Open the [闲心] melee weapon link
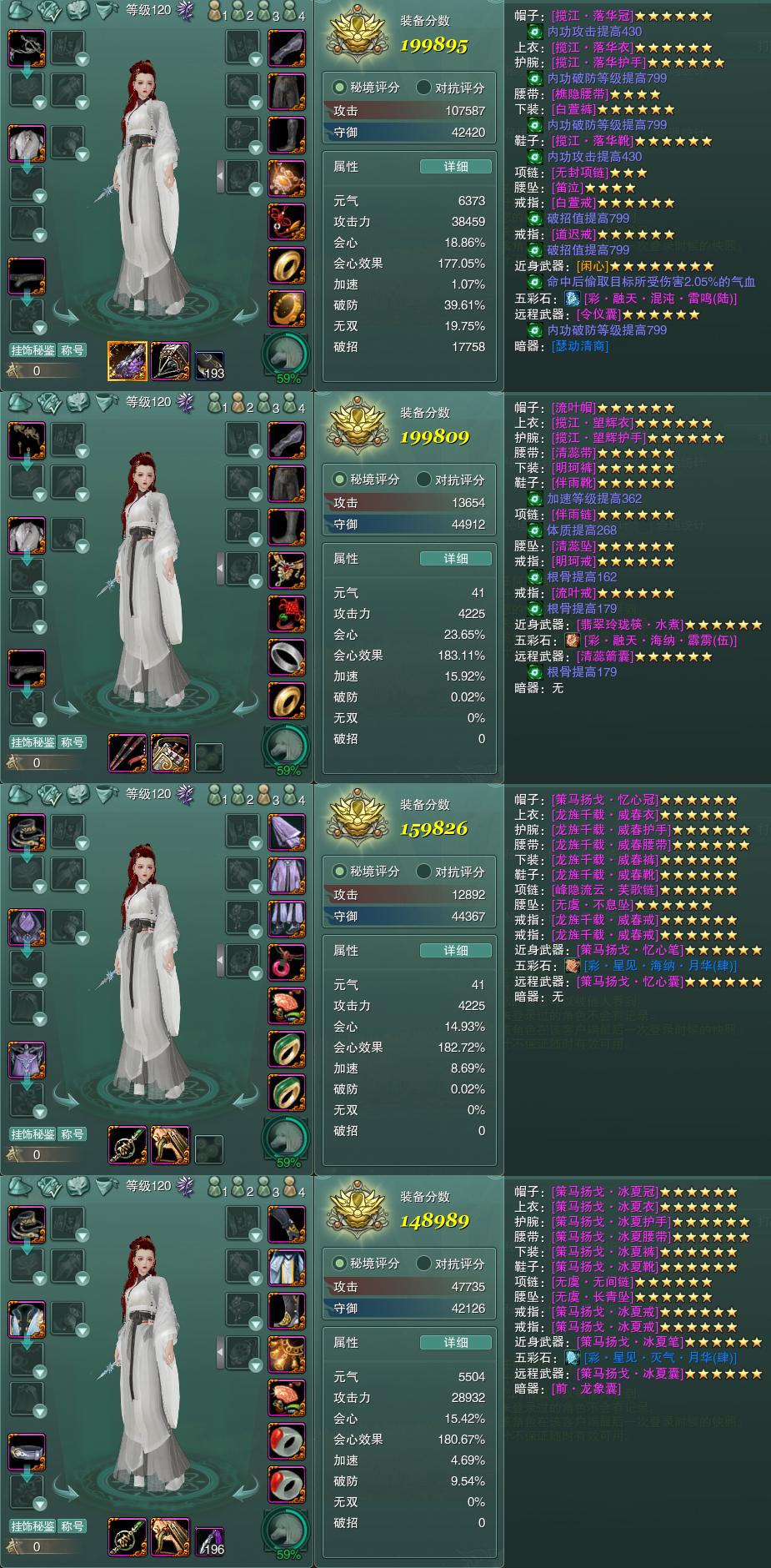This screenshot has width=771, height=1568. coord(593,266)
